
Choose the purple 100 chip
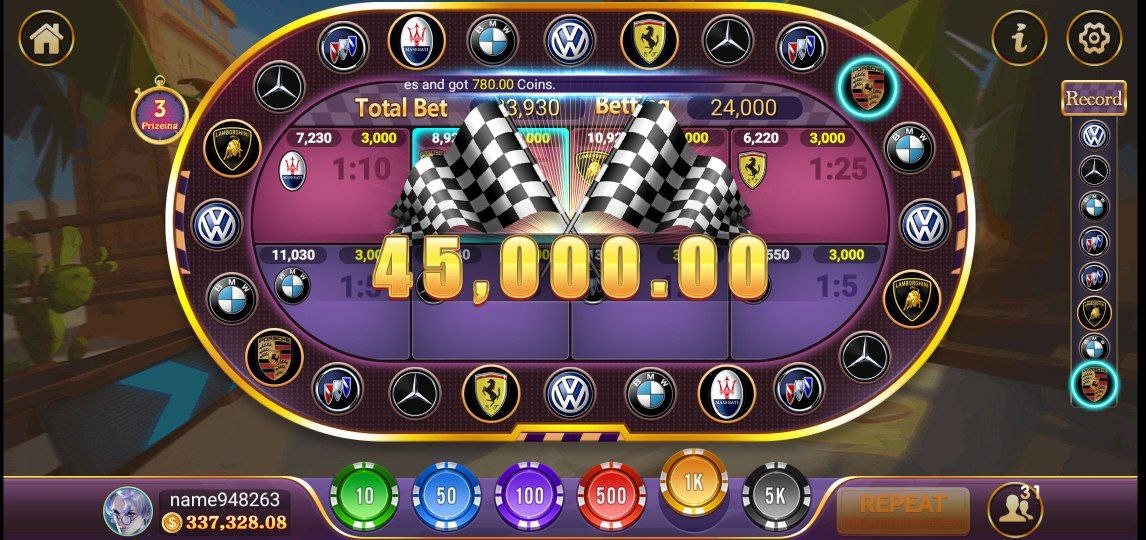click(528, 496)
